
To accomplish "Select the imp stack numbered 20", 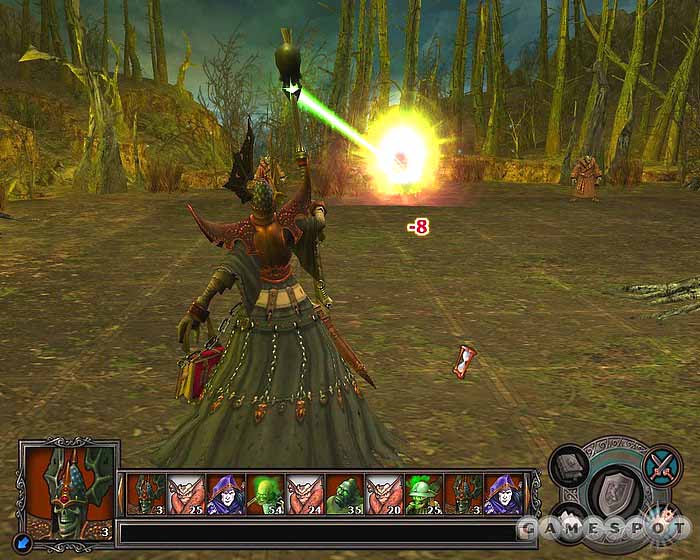I will pos(384,494).
